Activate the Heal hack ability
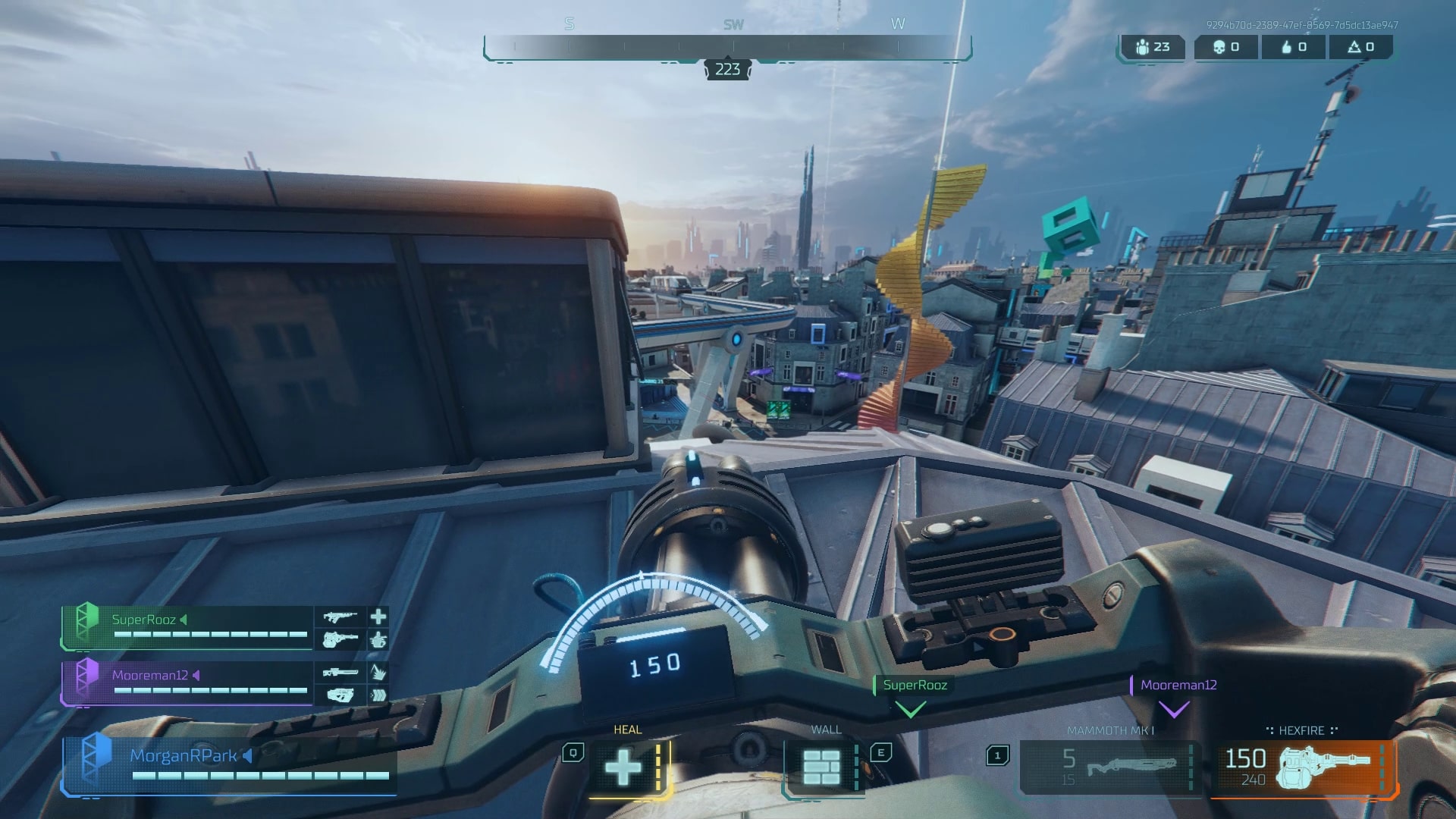 pos(624,767)
